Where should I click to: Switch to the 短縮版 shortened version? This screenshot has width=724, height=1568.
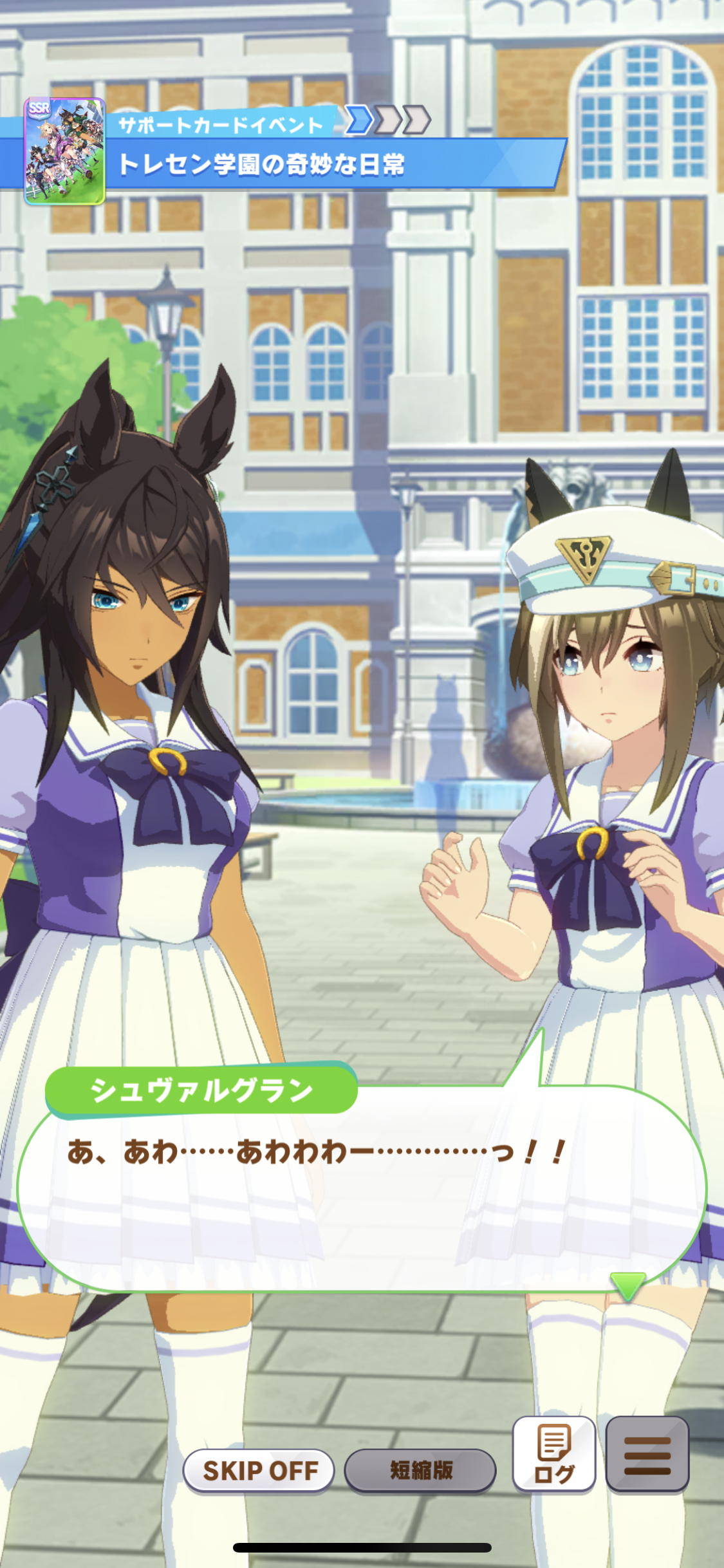pos(420,1470)
